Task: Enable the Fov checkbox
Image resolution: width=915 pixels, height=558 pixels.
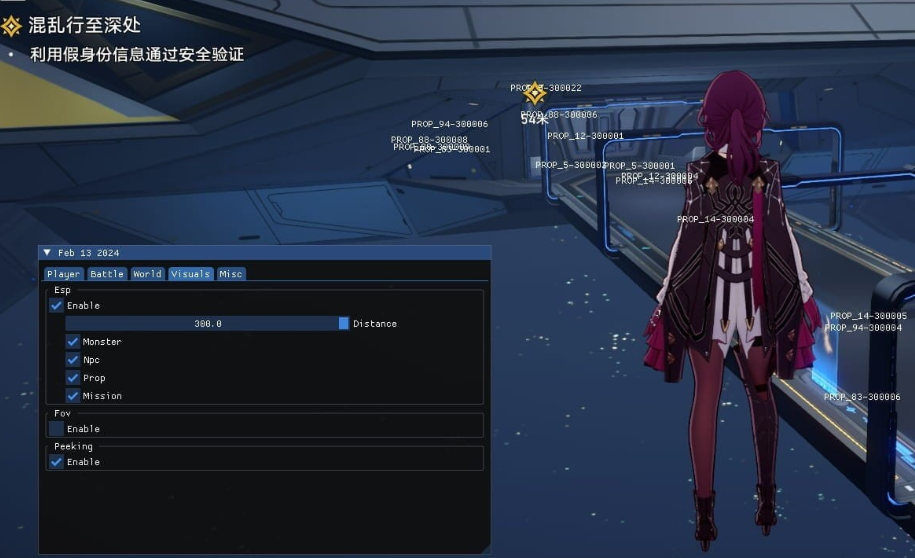Action: [x=57, y=429]
